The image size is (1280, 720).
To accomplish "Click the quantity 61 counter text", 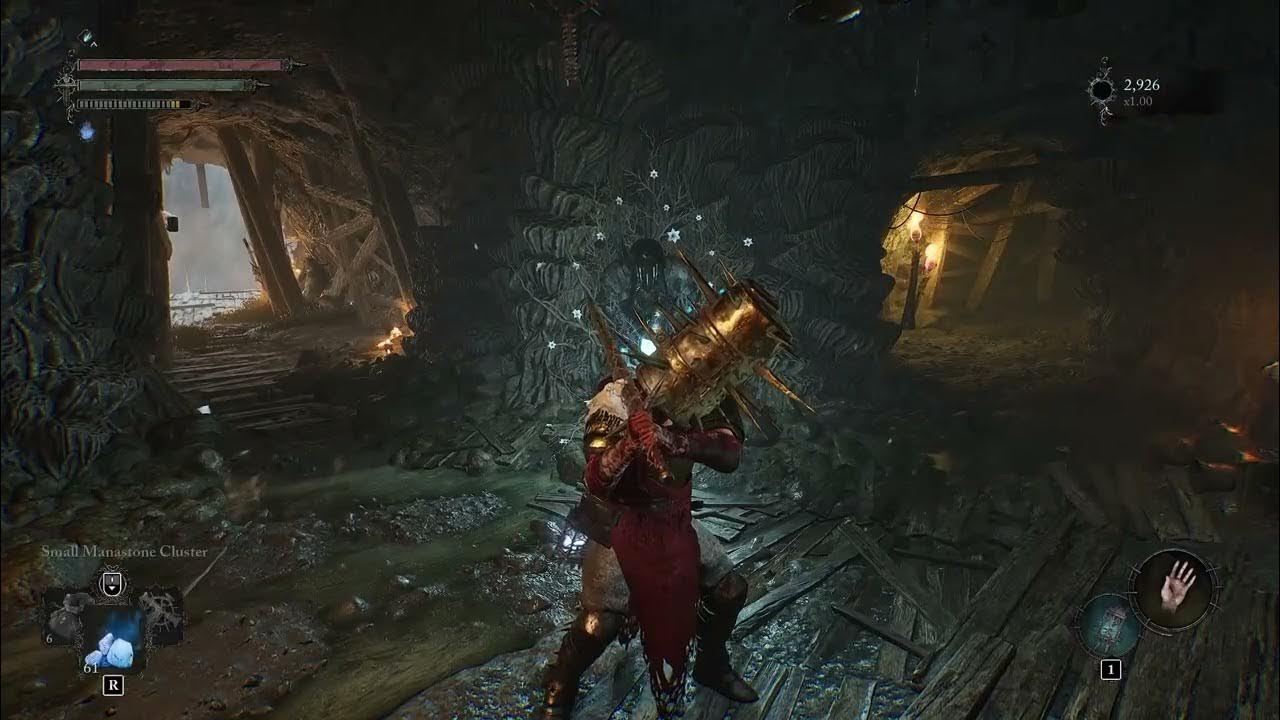I will point(91,668).
